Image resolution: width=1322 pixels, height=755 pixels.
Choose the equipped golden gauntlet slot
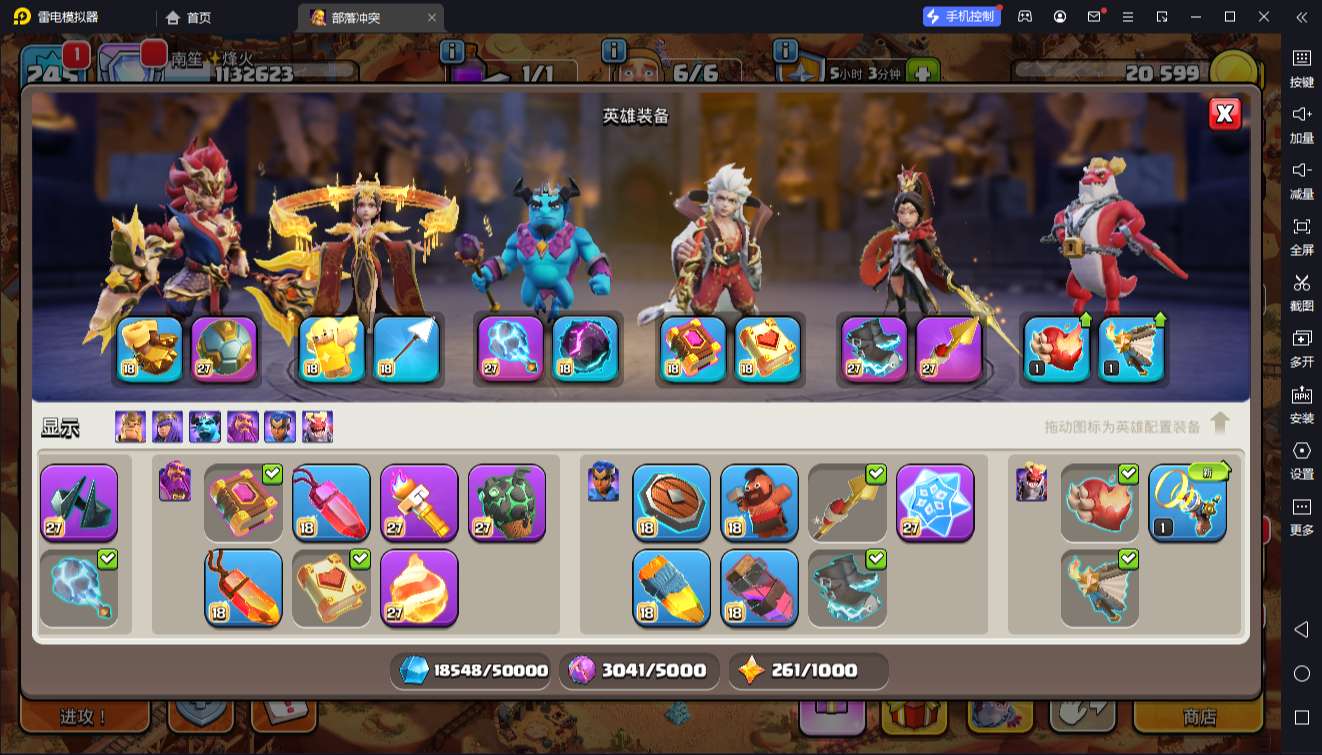pos(149,349)
